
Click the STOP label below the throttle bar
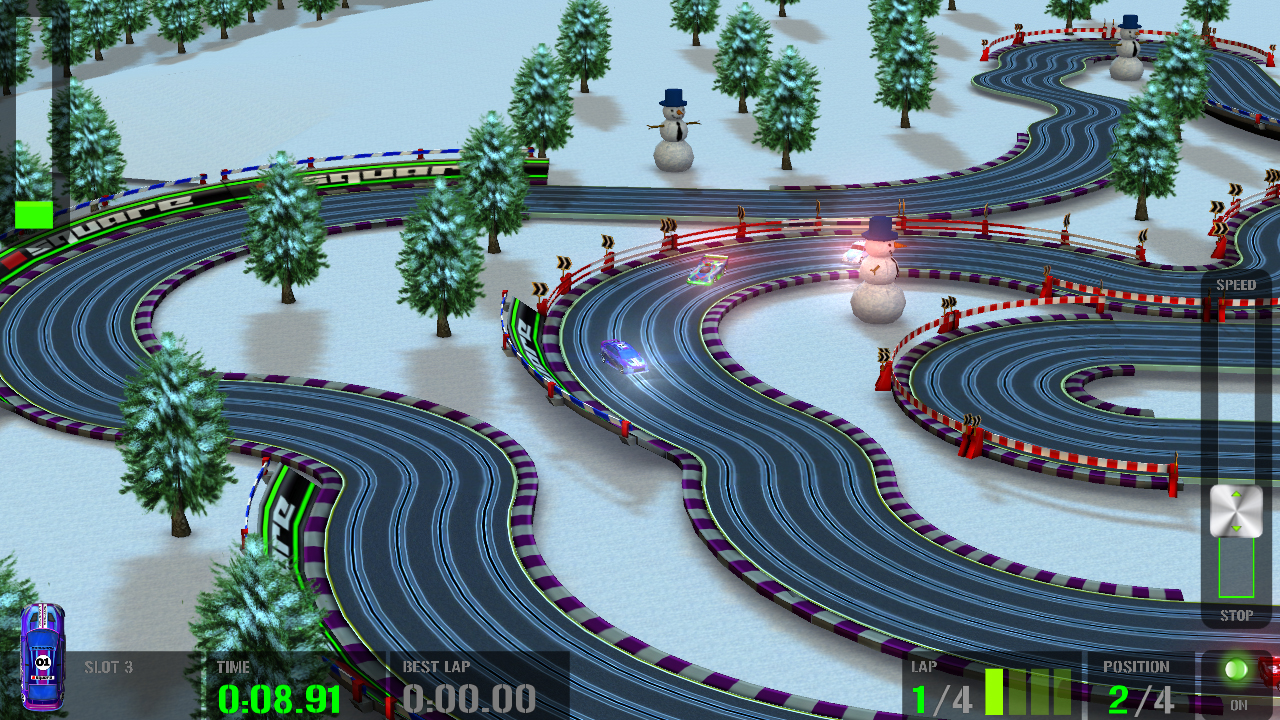click(x=1238, y=617)
